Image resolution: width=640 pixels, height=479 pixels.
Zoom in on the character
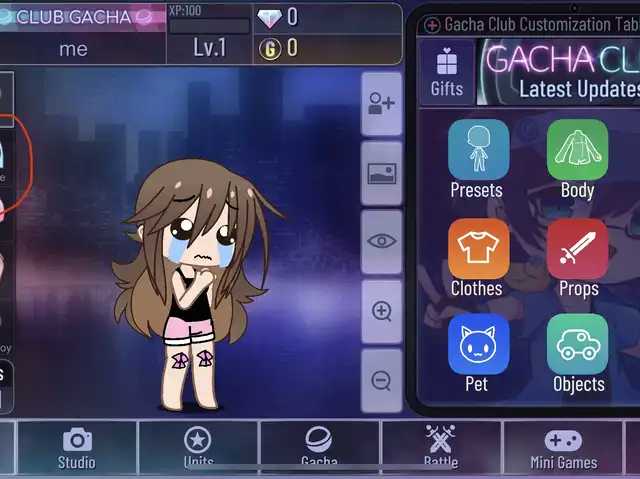coord(381,311)
